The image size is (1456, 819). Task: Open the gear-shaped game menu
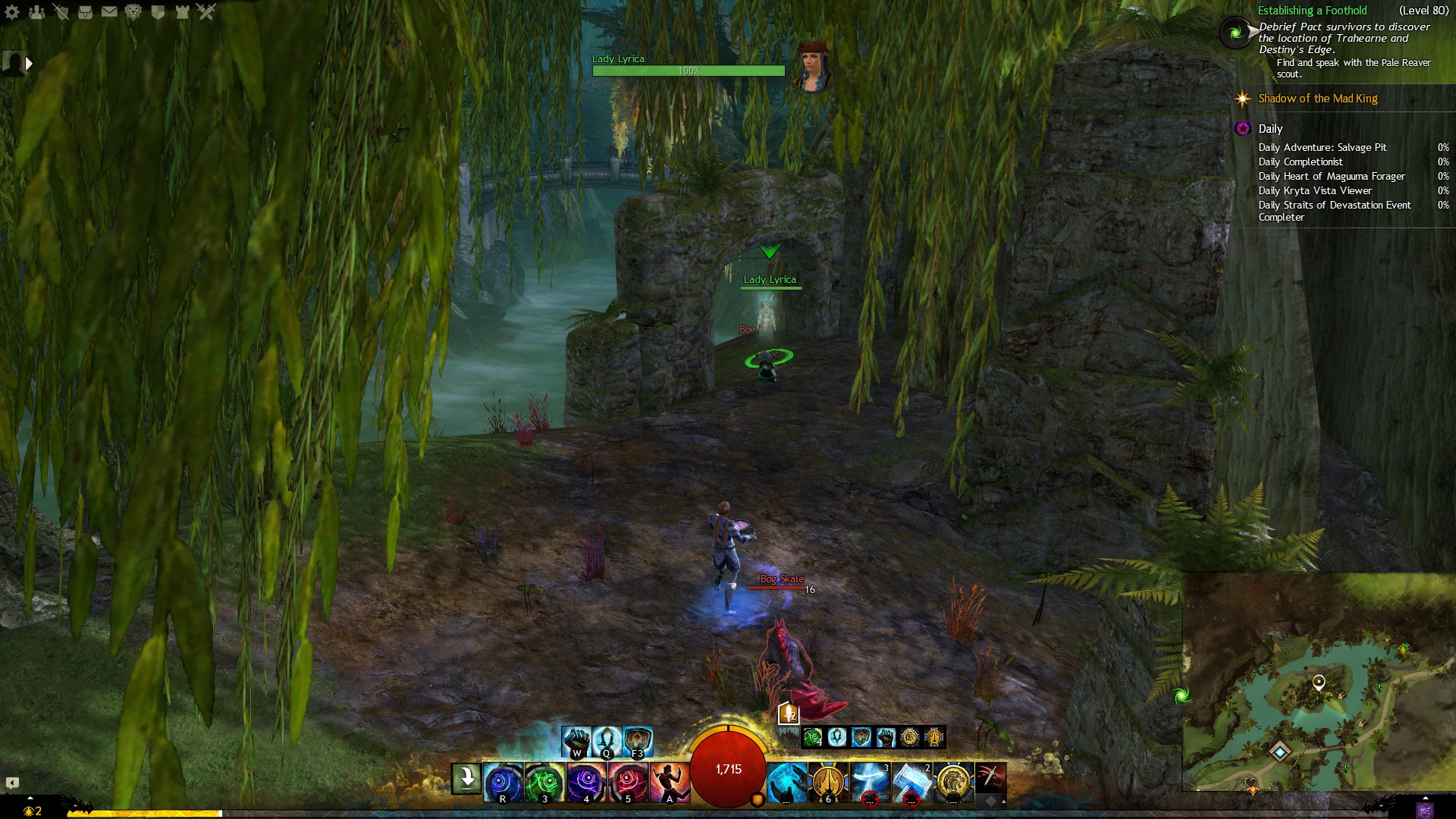(12, 11)
